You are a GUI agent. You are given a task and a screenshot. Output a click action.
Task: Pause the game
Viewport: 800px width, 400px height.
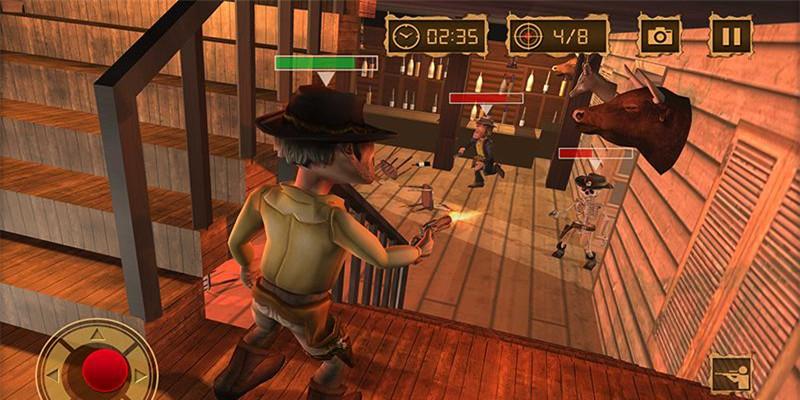[730, 36]
